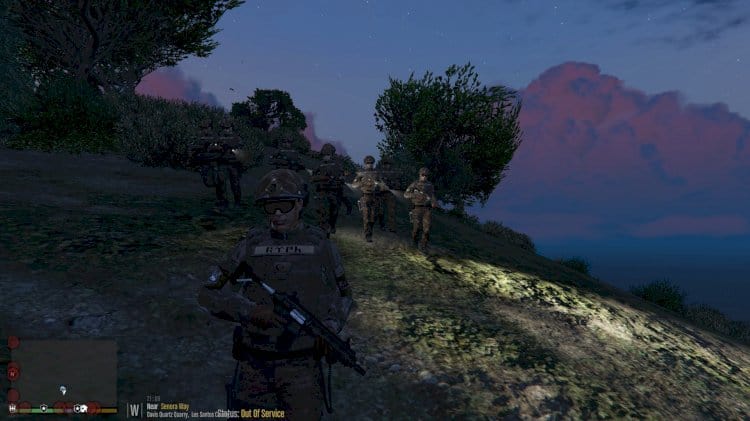Click the player marker on the minimap
This screenshot has width=750, height=421.
click(63, 390)
